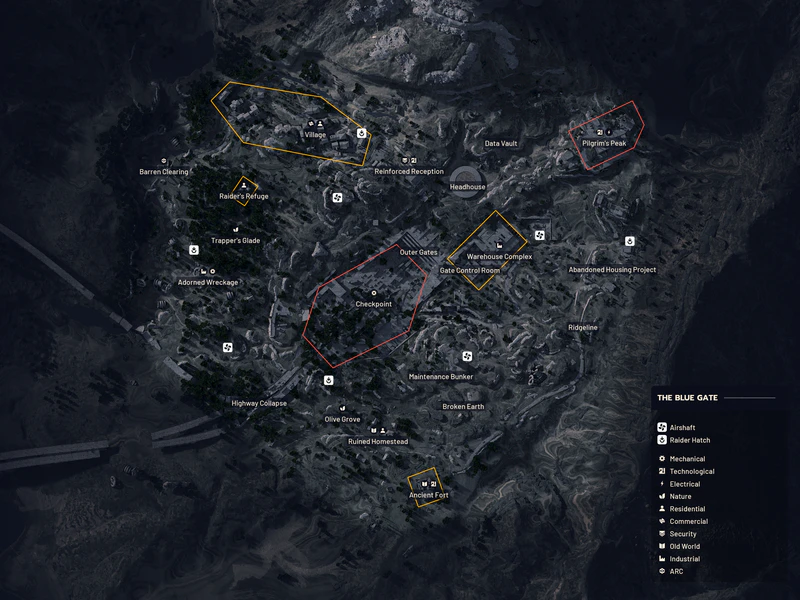Click the Pilgrim's Peak map label
The width and height of the screenshot is (800, 600).
603,144
